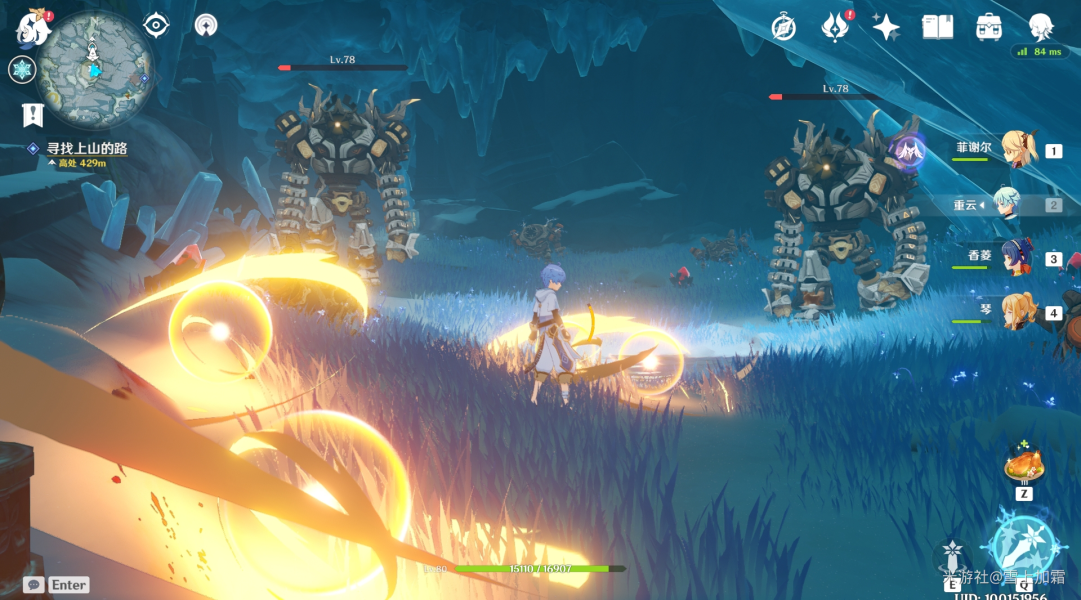Switch to party member 香菱

pyautogui.click(x=1019, y=257)
